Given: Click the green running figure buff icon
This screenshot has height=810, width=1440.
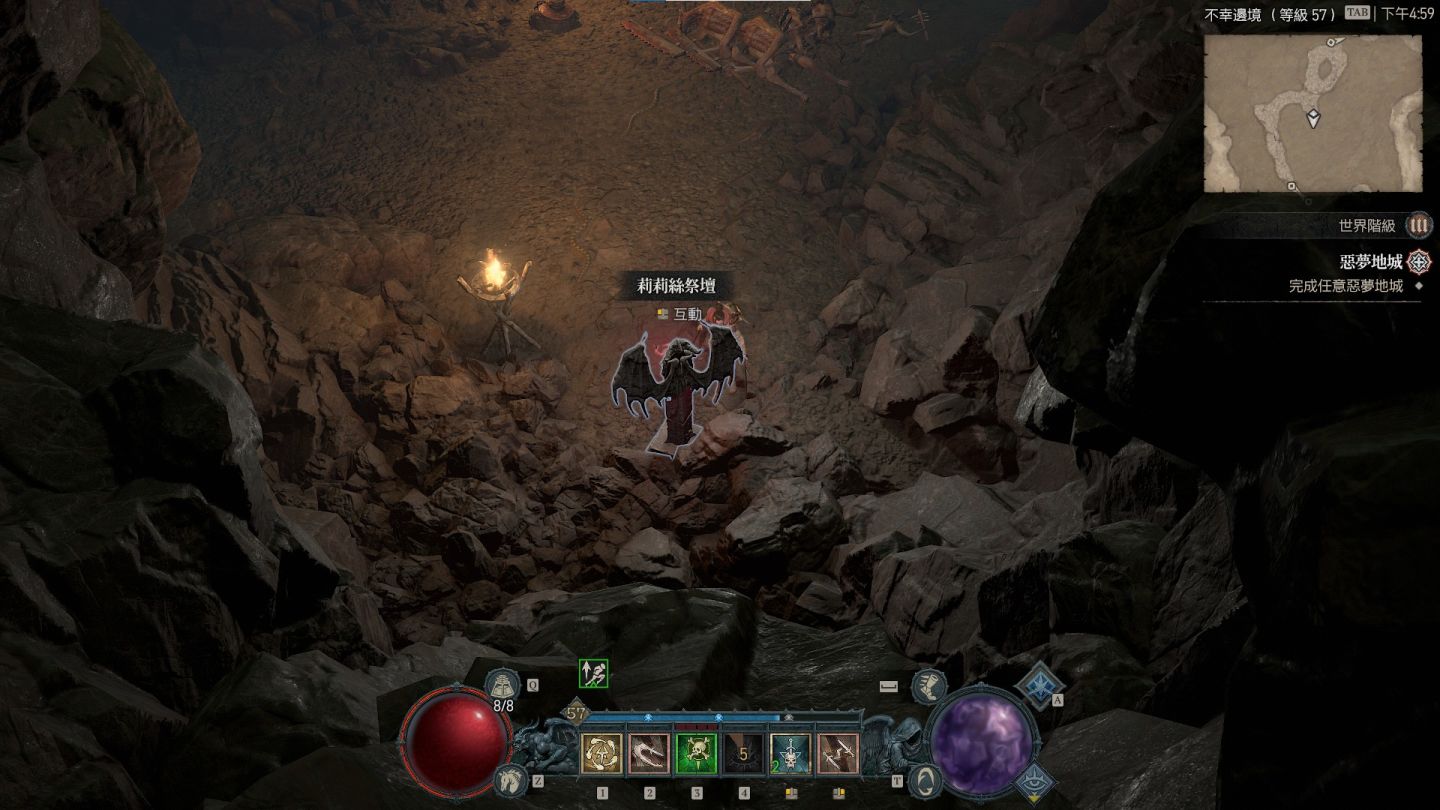Looking at the screenshot, I should pos(593,674).
